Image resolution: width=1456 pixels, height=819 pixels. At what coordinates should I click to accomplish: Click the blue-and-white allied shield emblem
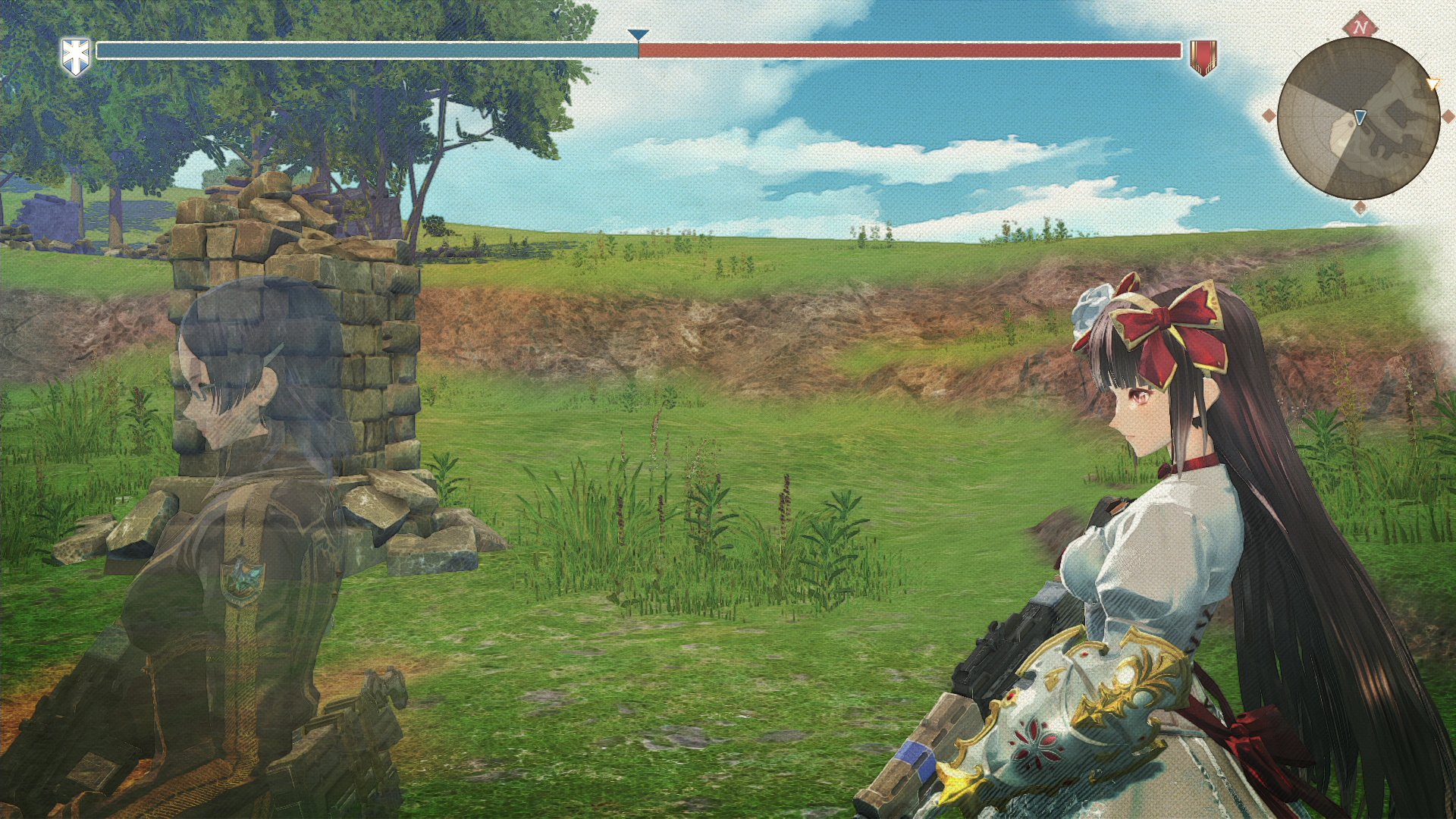click(x=76, y=56)
